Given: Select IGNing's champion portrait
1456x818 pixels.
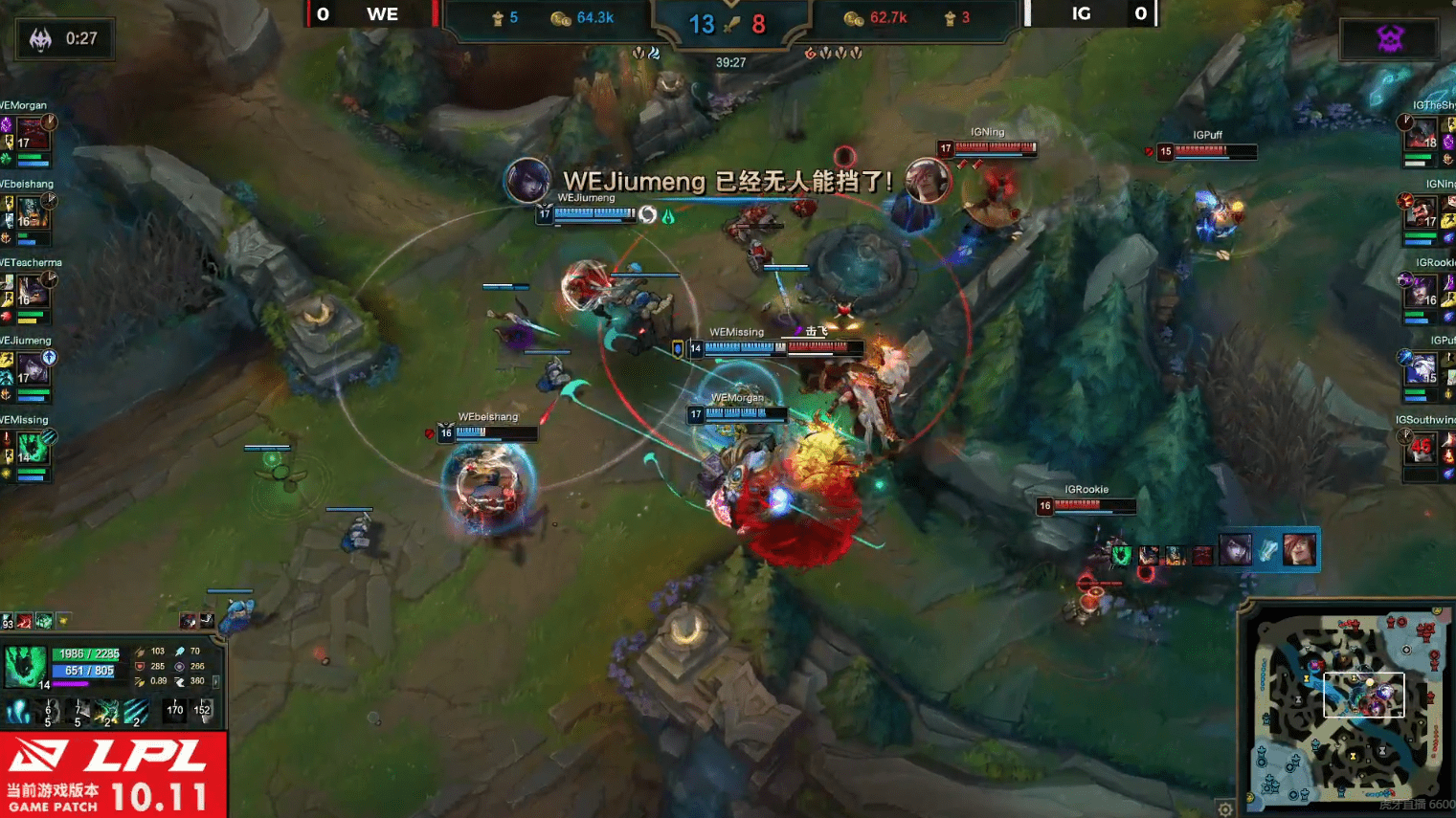Looking at the screenshot, I should tap(1422, 210).
